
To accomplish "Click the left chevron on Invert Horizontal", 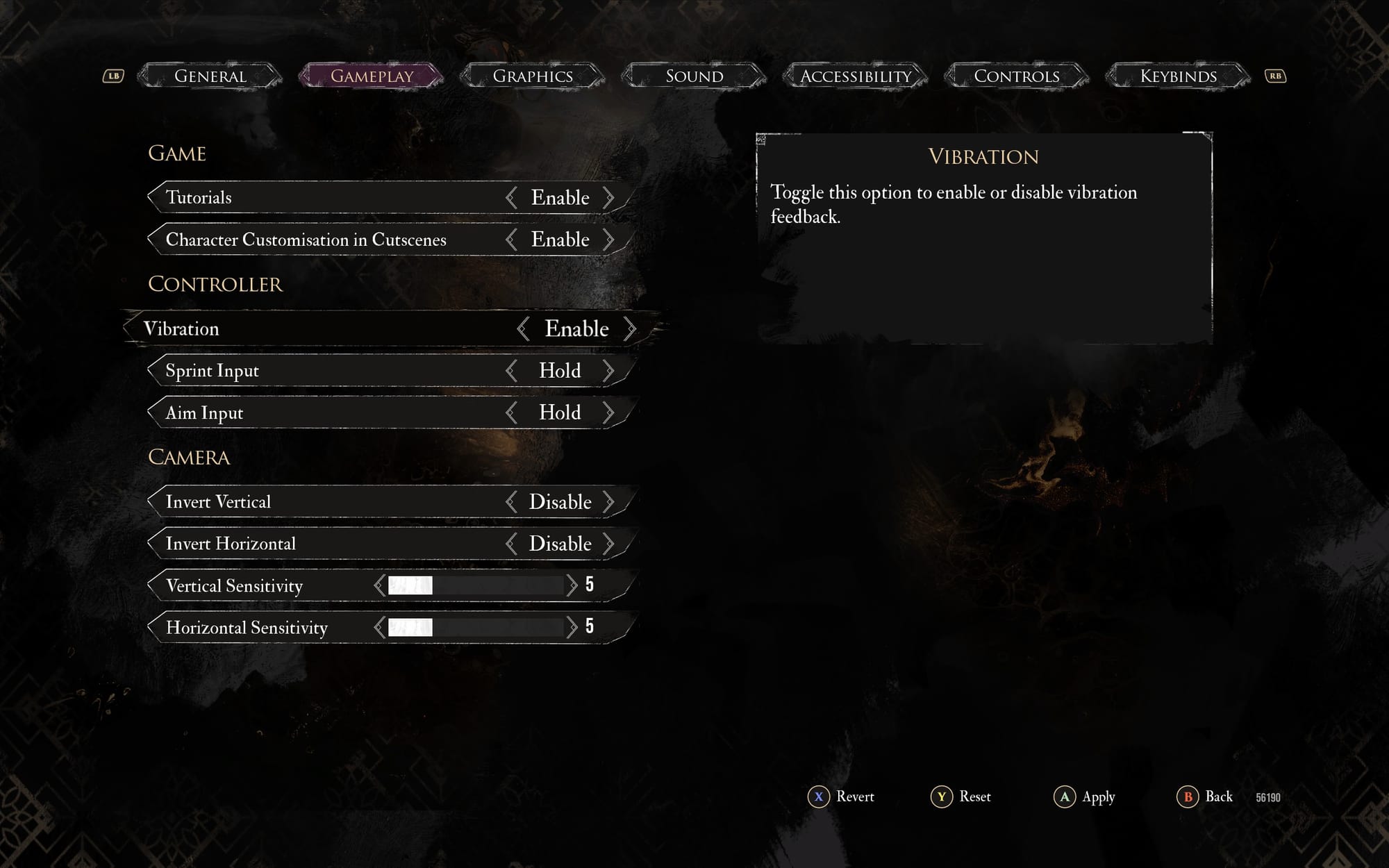I will (513, 544).
